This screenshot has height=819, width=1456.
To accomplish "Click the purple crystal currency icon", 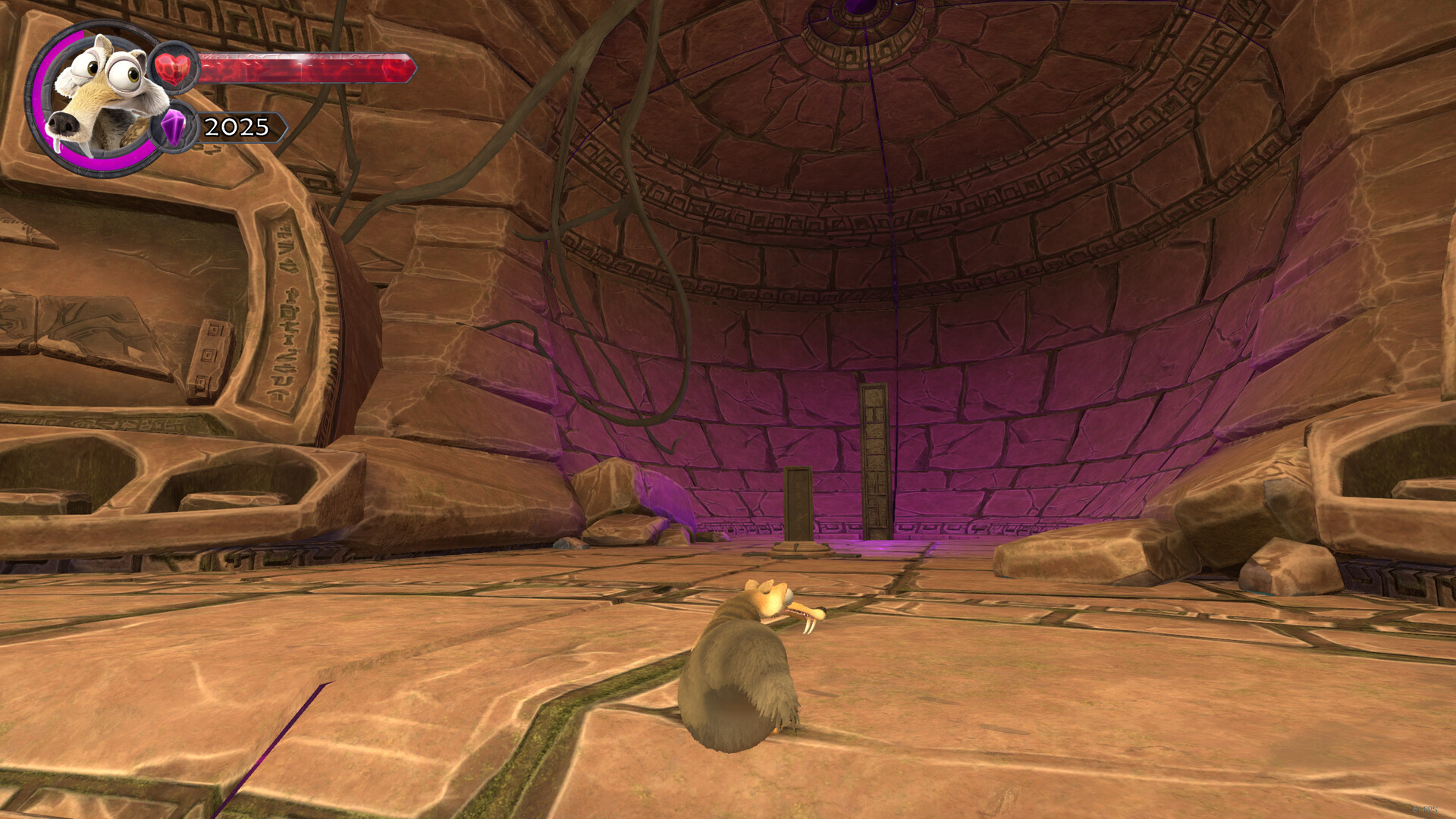I will coord(174,127).
